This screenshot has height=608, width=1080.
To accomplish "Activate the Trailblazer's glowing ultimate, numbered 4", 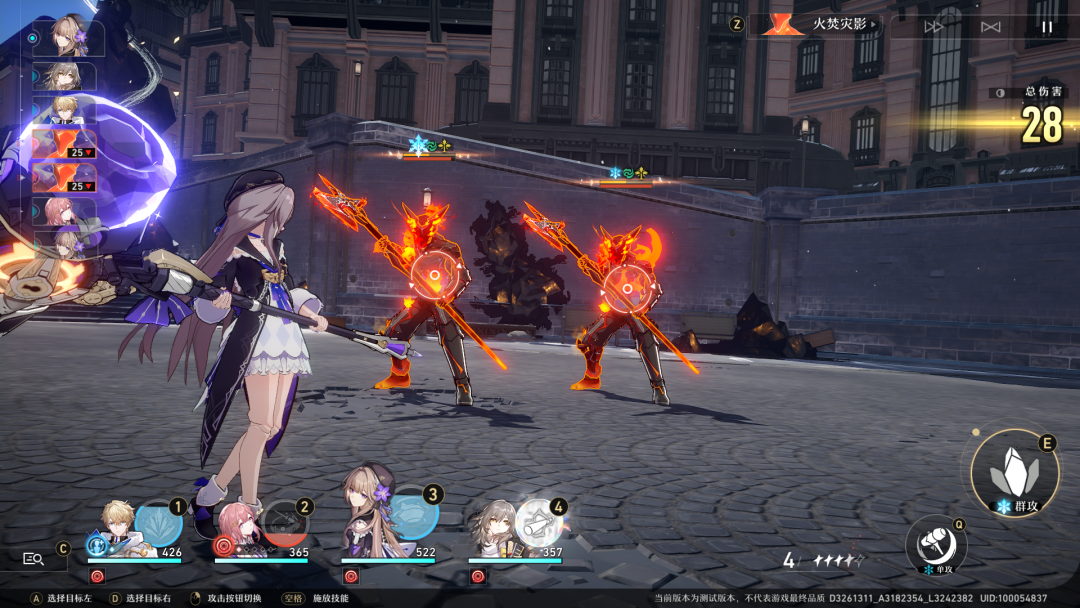I will pos(540,523).
